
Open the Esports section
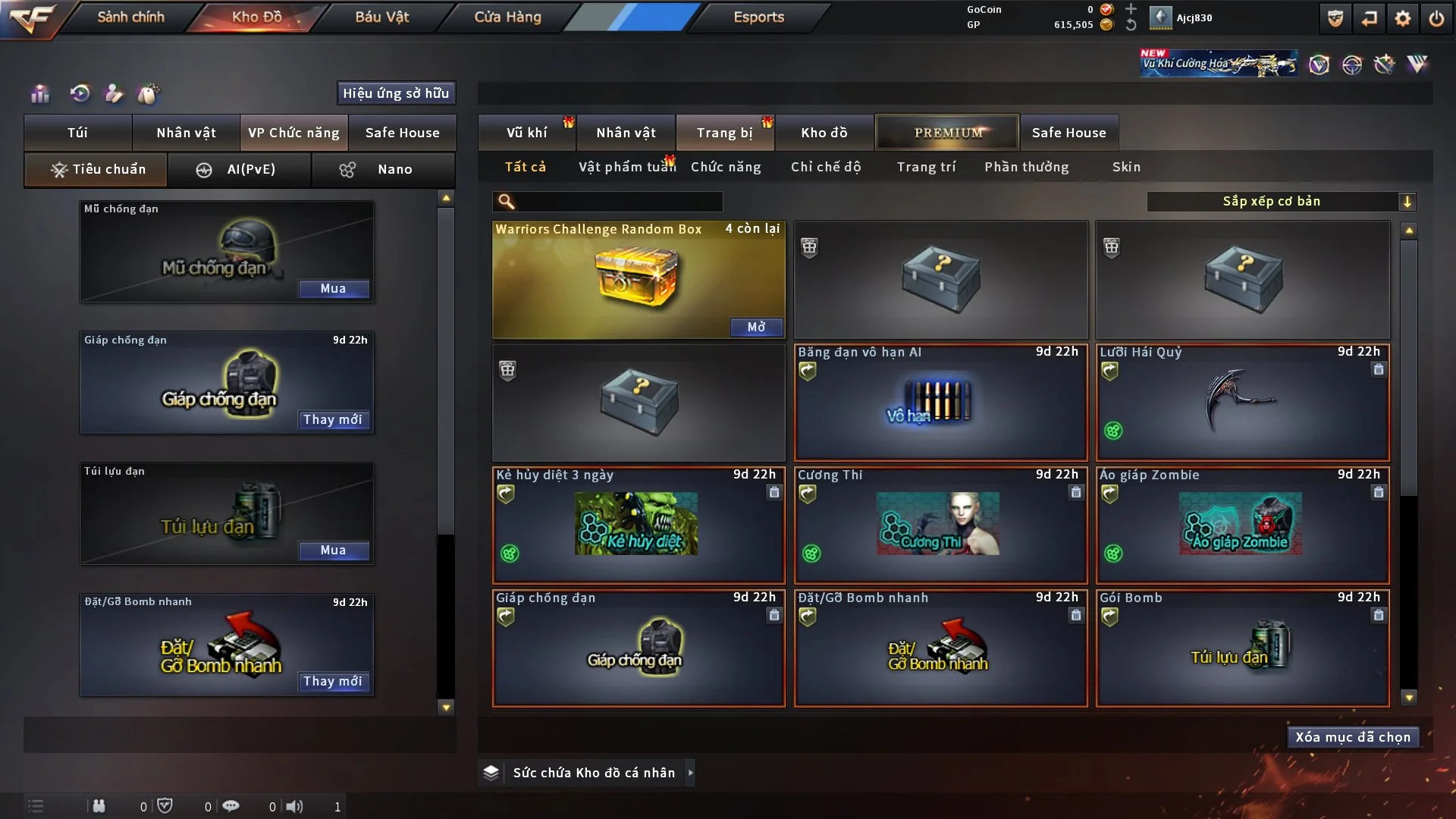pos(758,17)
